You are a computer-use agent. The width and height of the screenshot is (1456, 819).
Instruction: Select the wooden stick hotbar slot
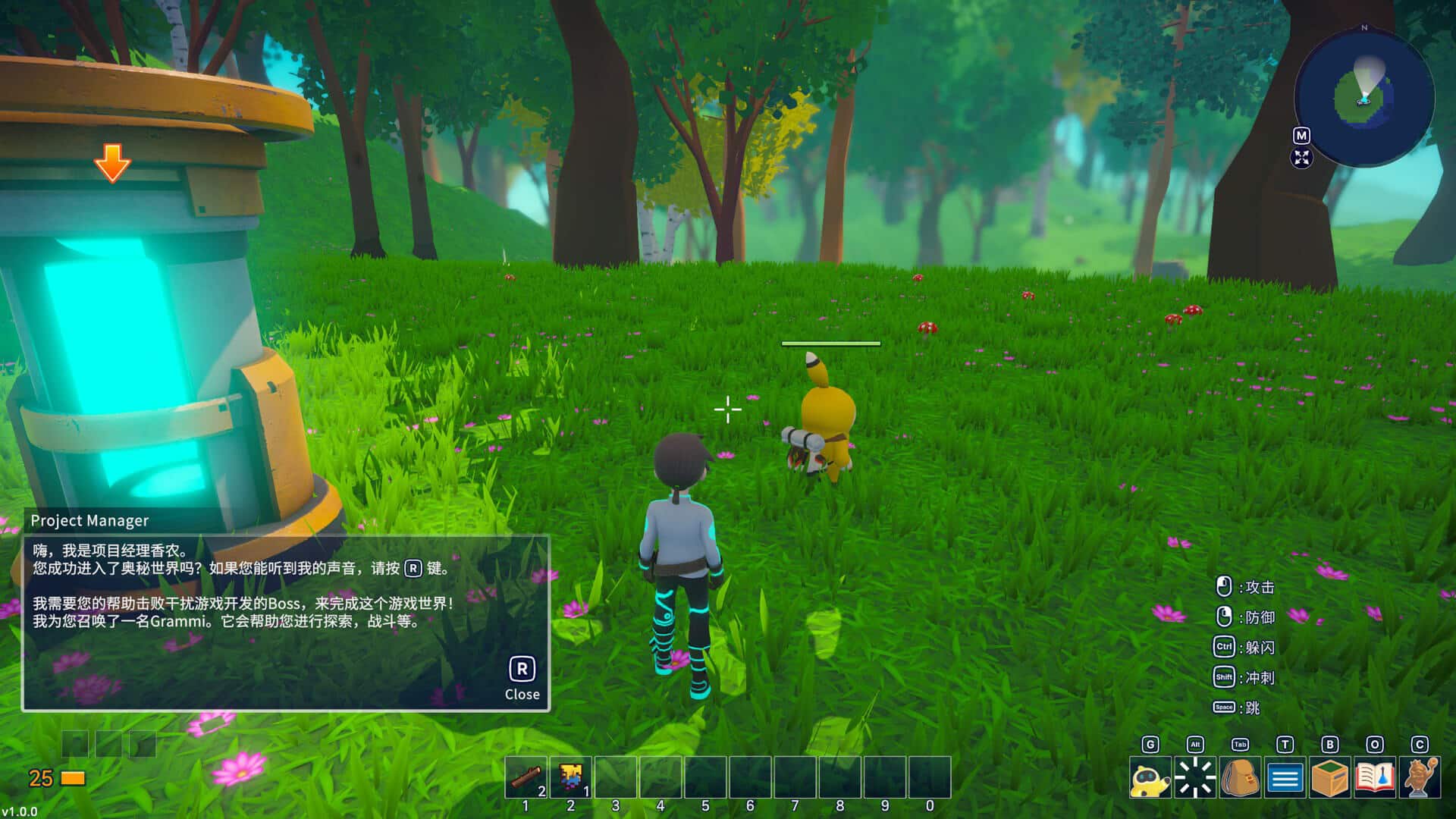point(526,777)
